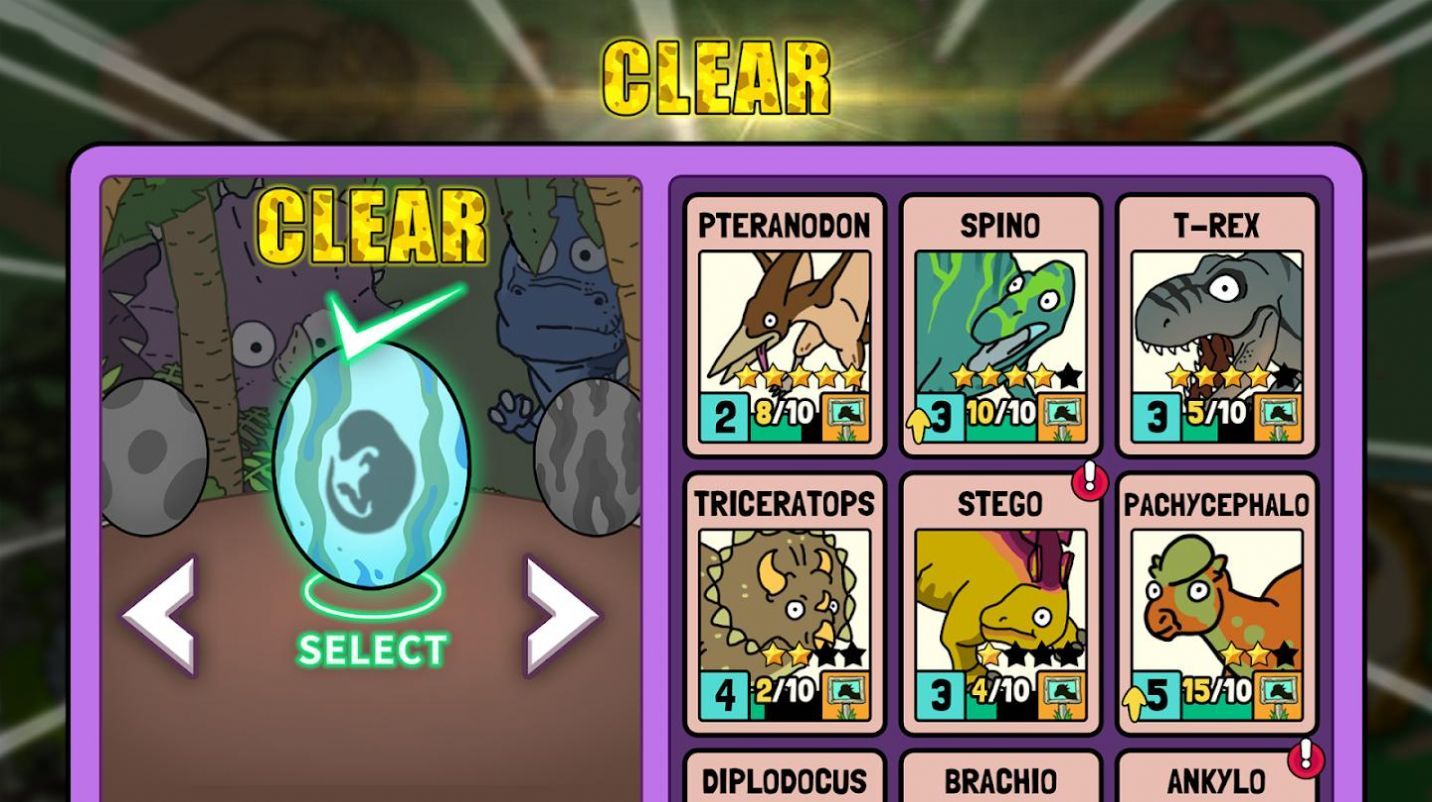Select the Pachycephalo card
1432x802 pixels.
tap(1216, 603)
